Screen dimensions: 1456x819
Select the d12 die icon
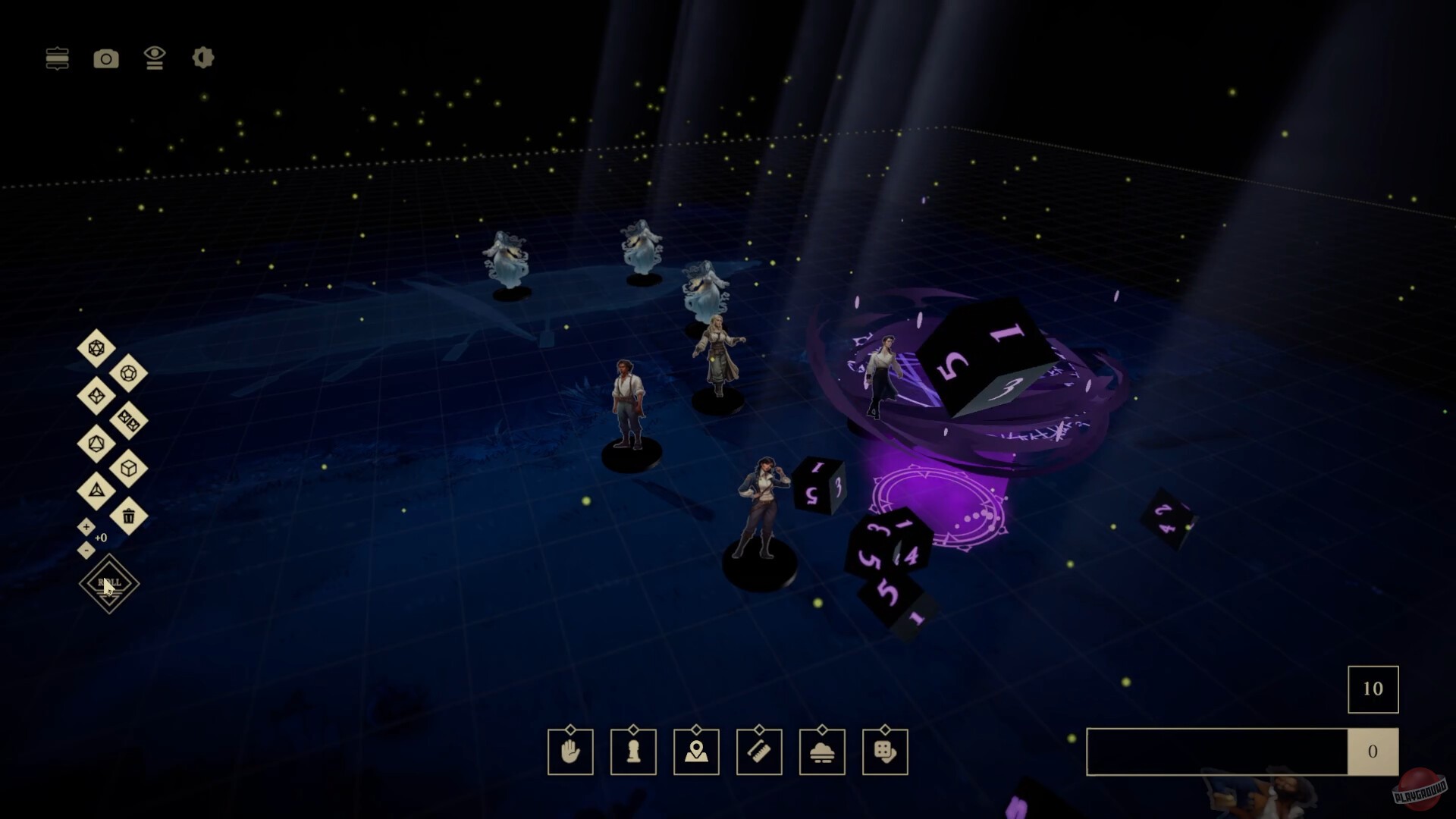click(129, 372)
